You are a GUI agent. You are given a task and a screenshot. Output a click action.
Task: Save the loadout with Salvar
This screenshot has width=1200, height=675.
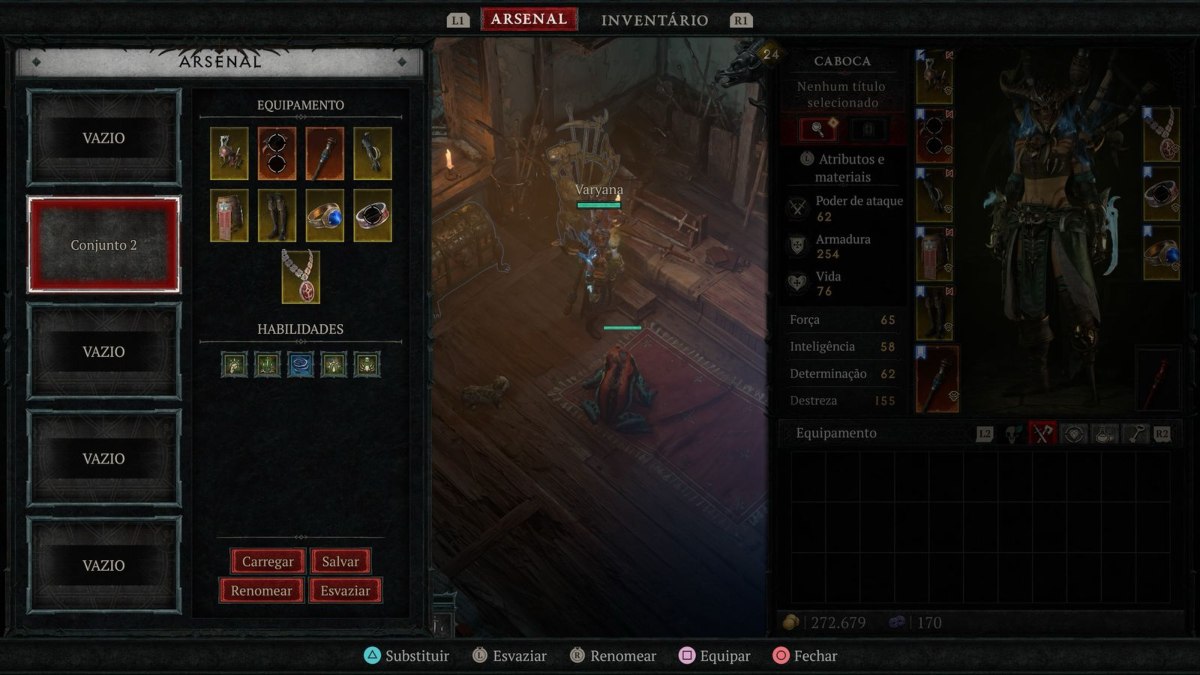tap(340, 561)
